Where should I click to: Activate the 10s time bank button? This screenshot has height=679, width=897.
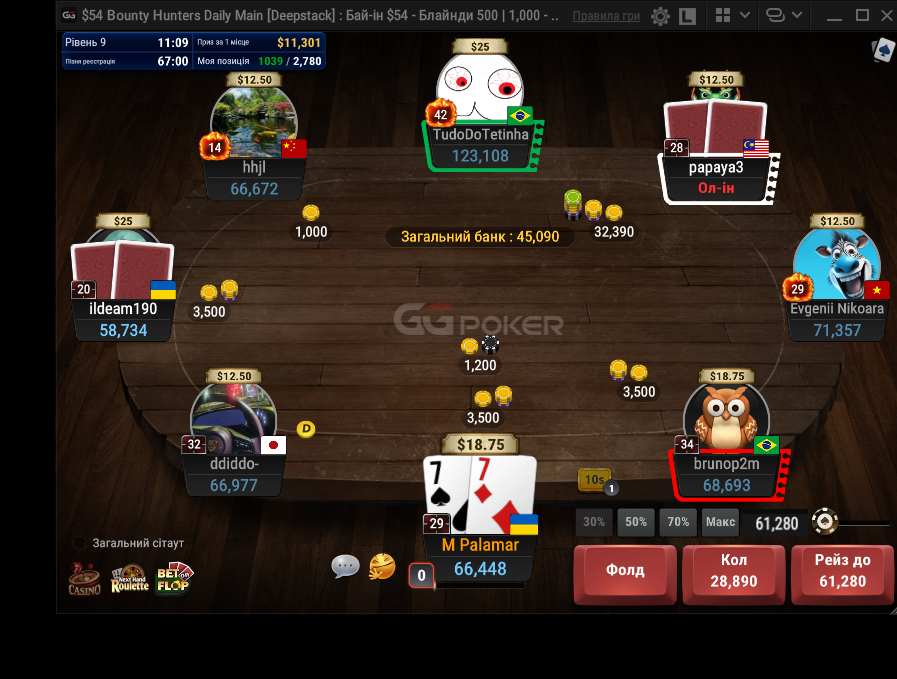(594, 481)
